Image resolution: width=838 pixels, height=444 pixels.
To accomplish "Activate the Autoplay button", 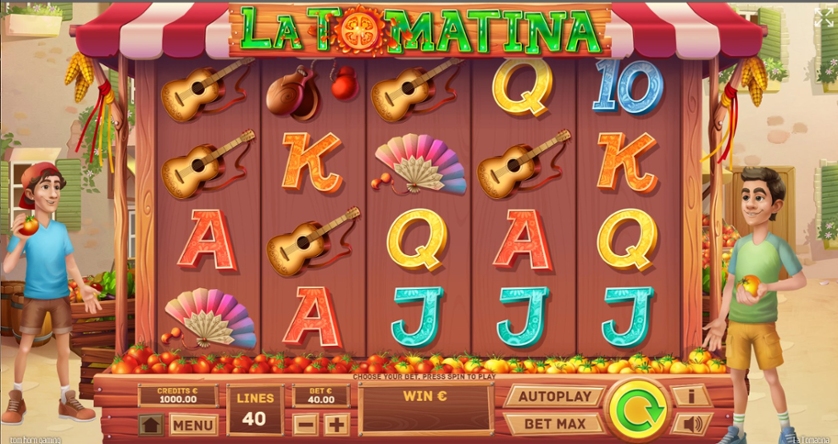I will pyautogui.click(x=553, y=396).
